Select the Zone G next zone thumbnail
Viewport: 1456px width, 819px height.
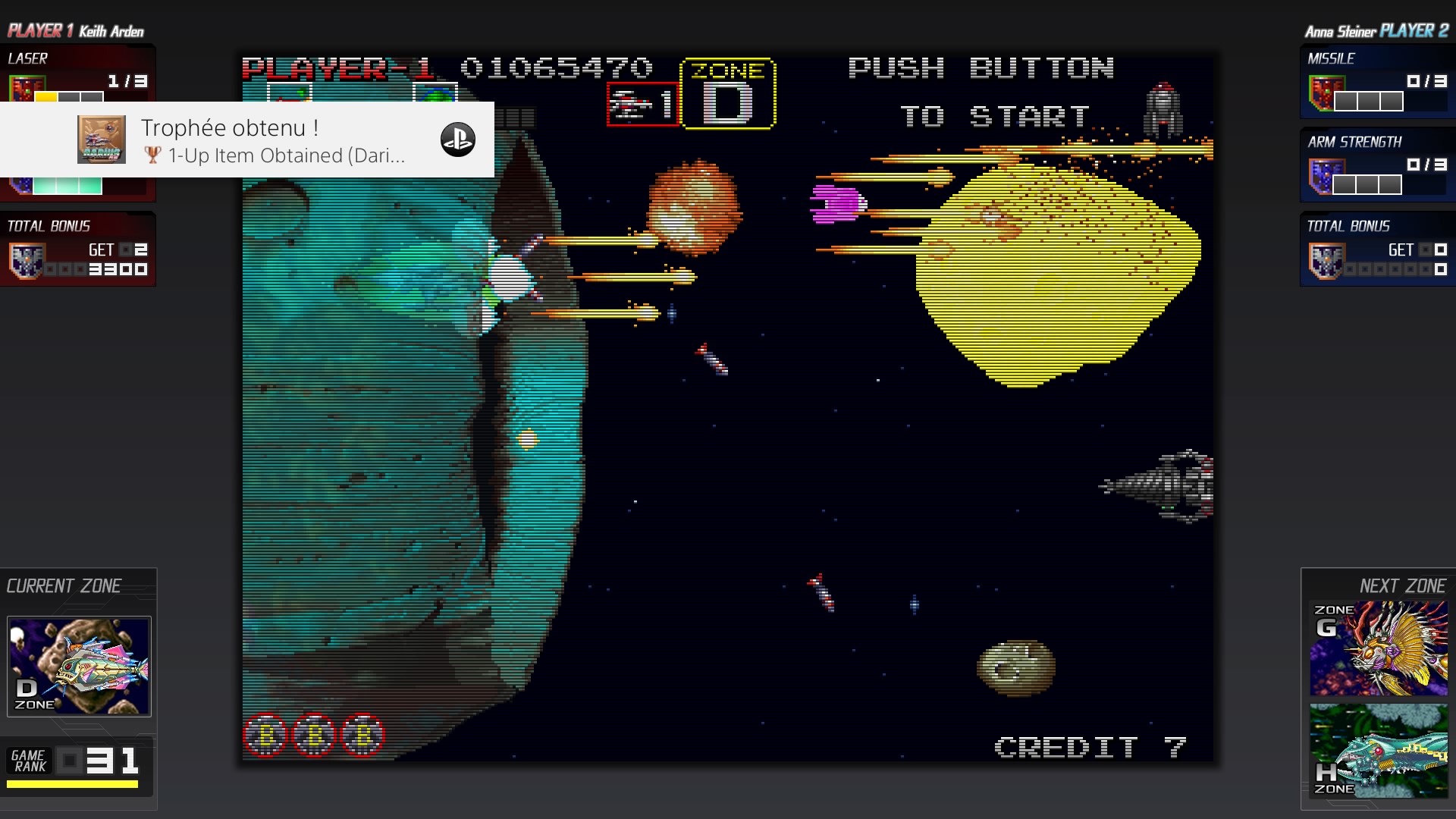[1379, 648]
